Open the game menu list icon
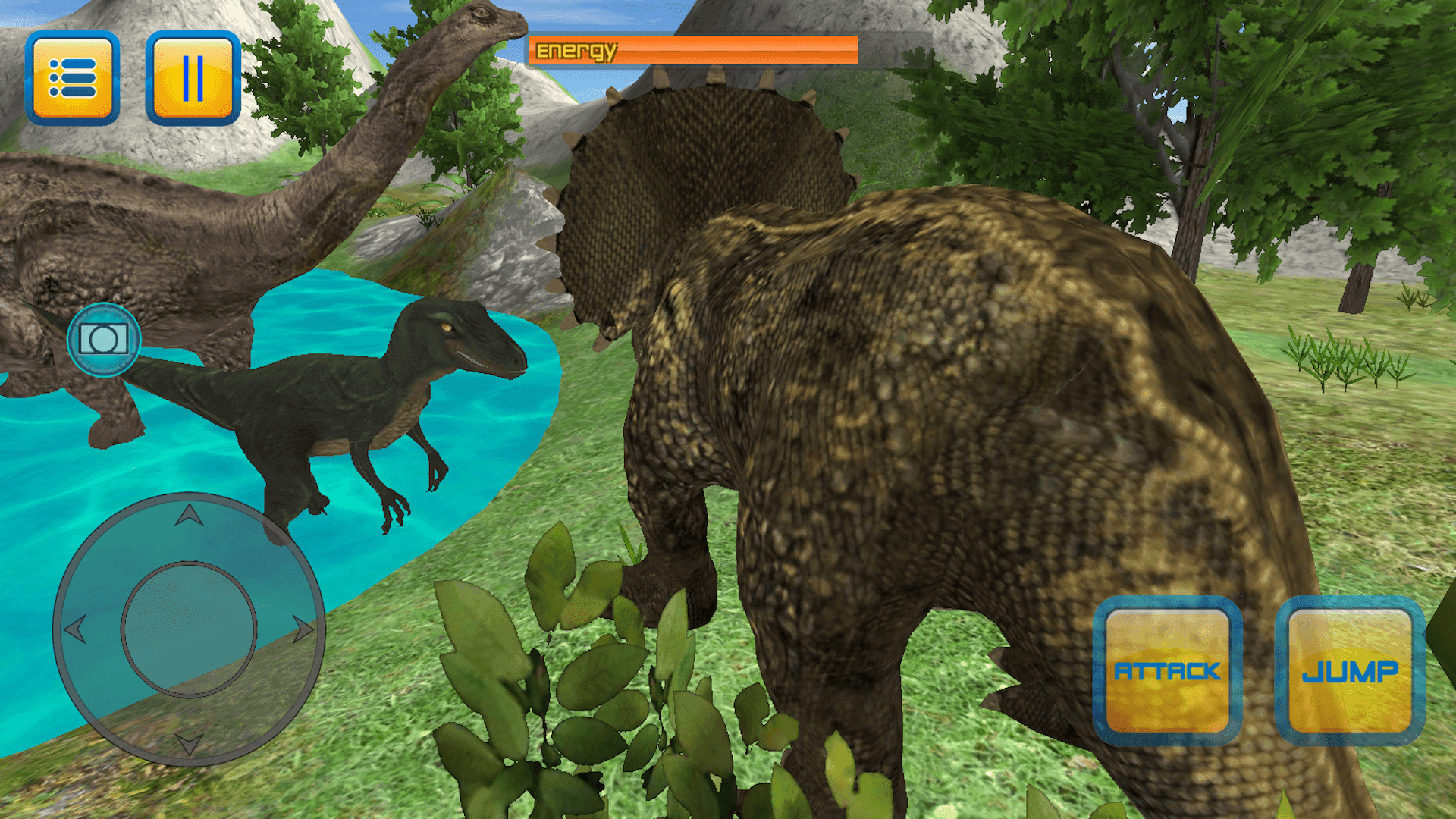 coord(73,78)
